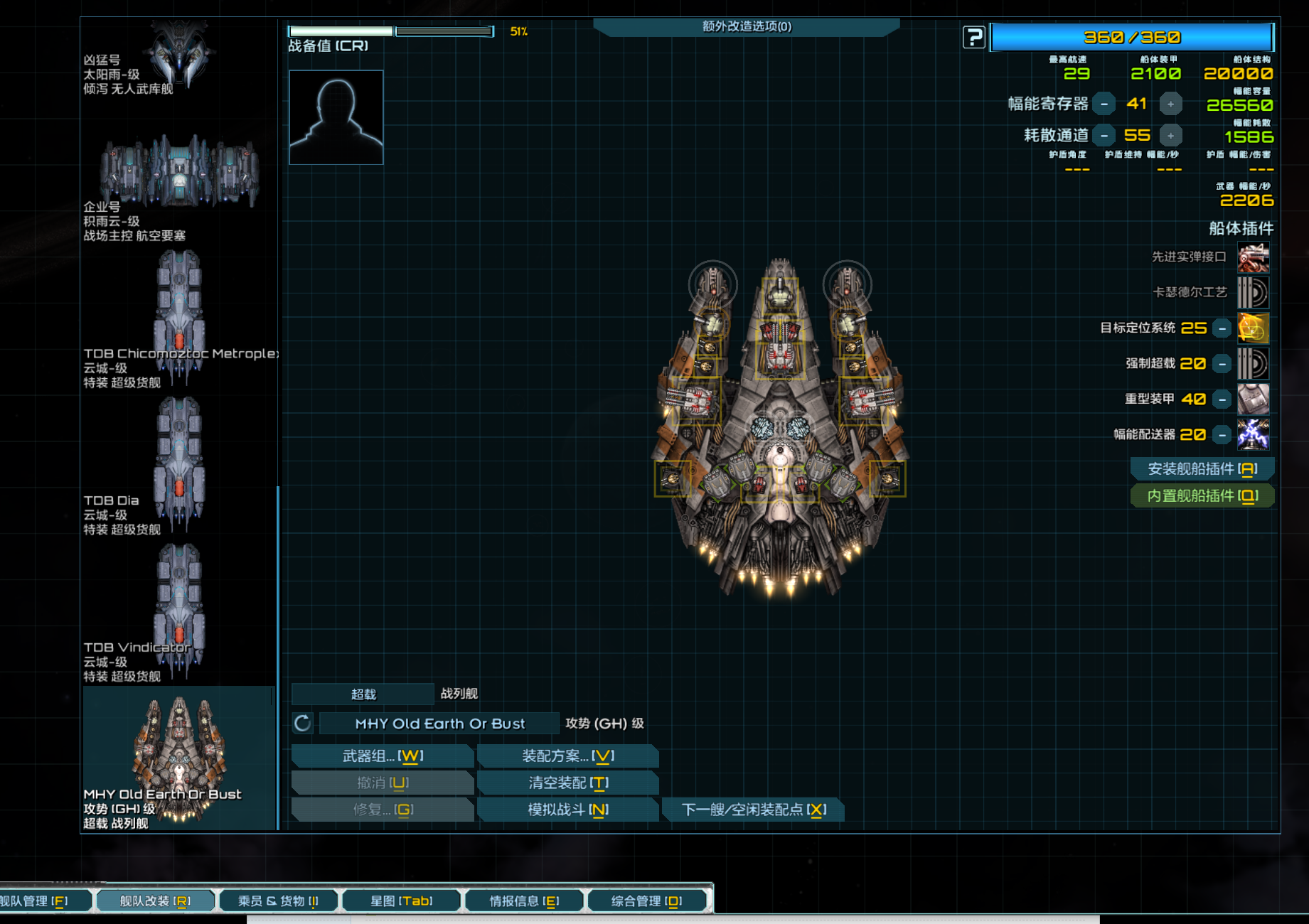Clear the loadout with 清空装配

coord(567,783)
